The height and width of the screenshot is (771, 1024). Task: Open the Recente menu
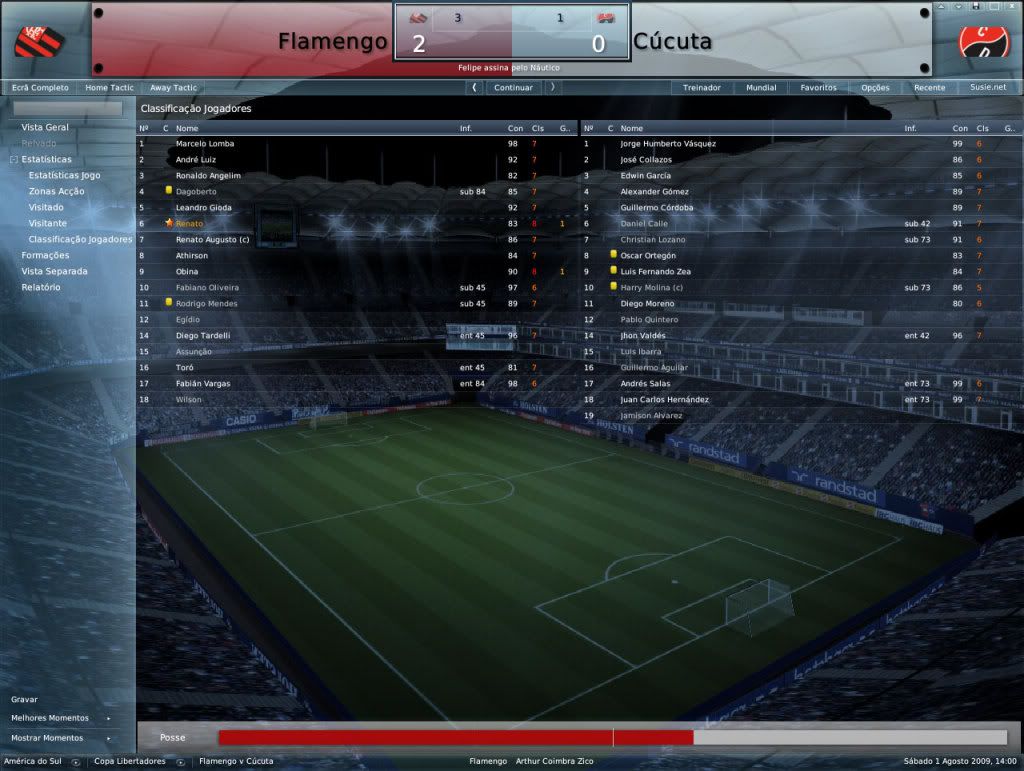pos(929,88)
